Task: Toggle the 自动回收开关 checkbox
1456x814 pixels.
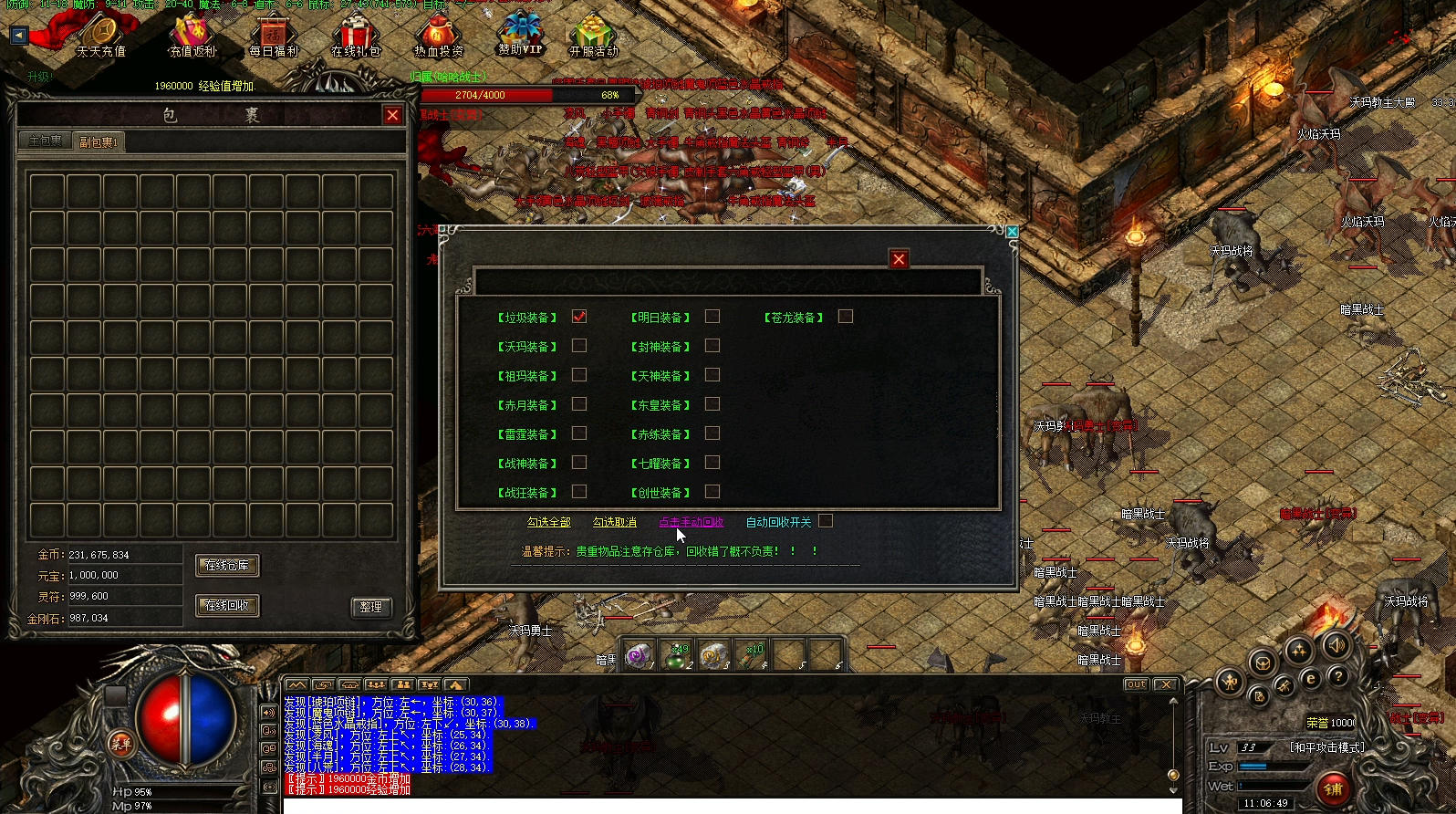Action: coord(826,521)
